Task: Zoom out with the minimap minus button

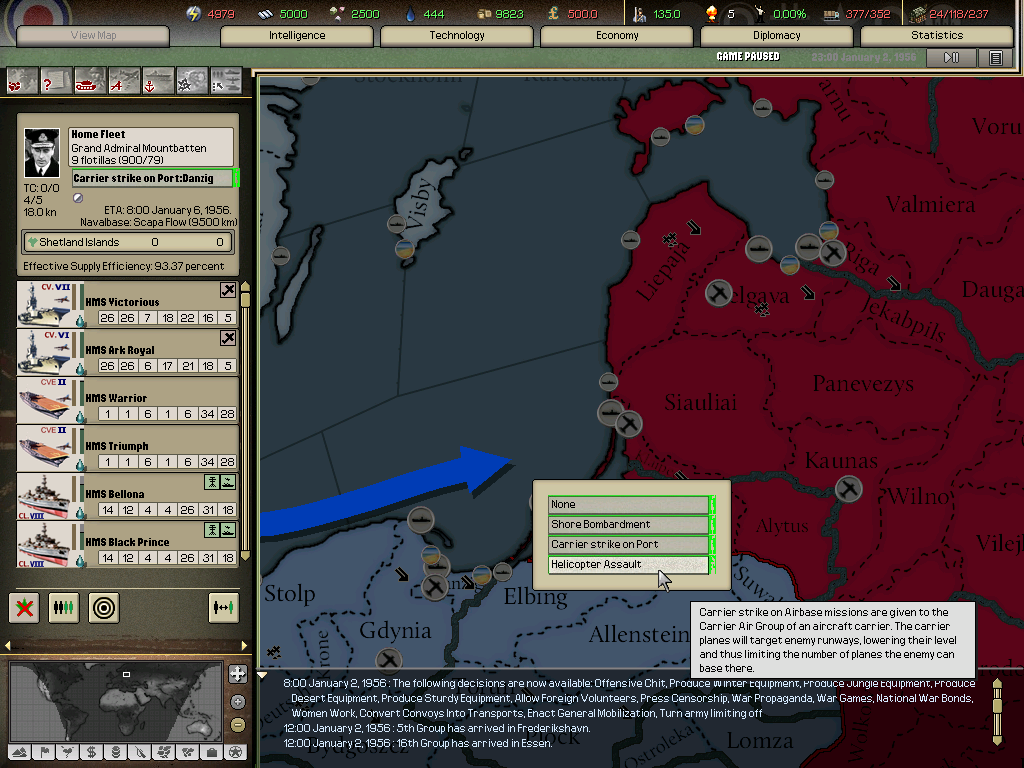Action: click(x=237, y=724)
